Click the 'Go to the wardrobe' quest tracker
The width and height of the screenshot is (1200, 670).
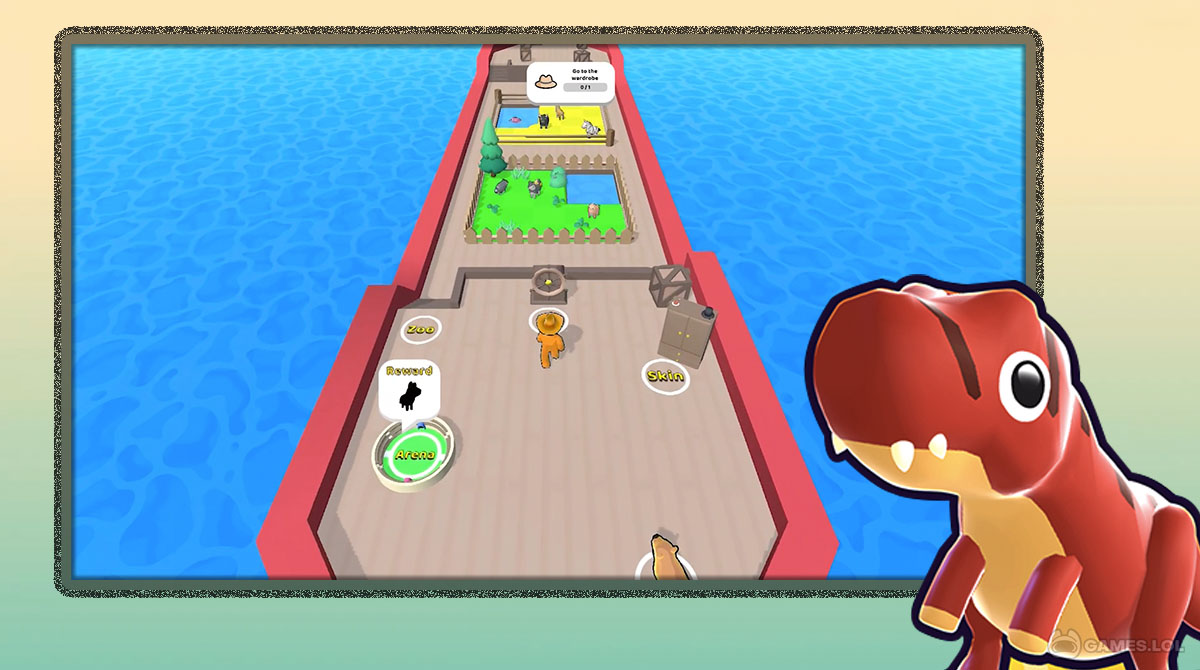pyautogui.click(x=570, y=82)
